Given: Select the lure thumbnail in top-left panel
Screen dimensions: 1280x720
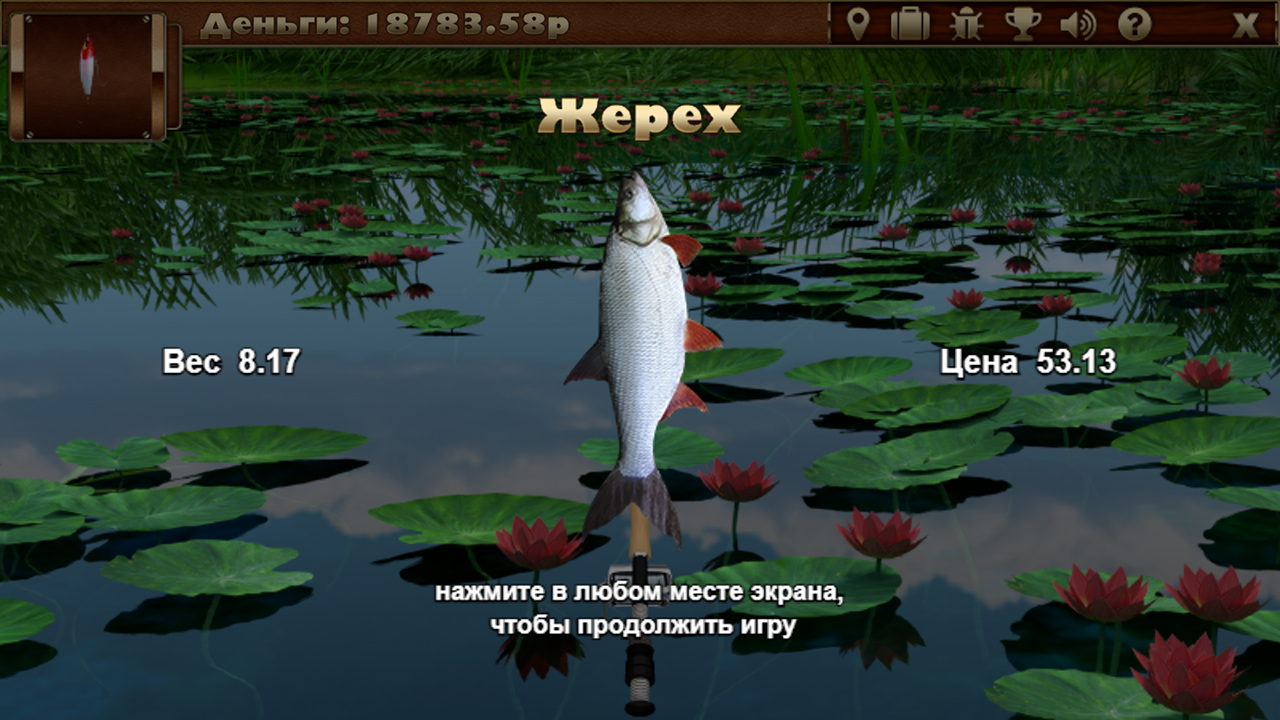Looking at the screenshot, I should (x=90, y=75).
